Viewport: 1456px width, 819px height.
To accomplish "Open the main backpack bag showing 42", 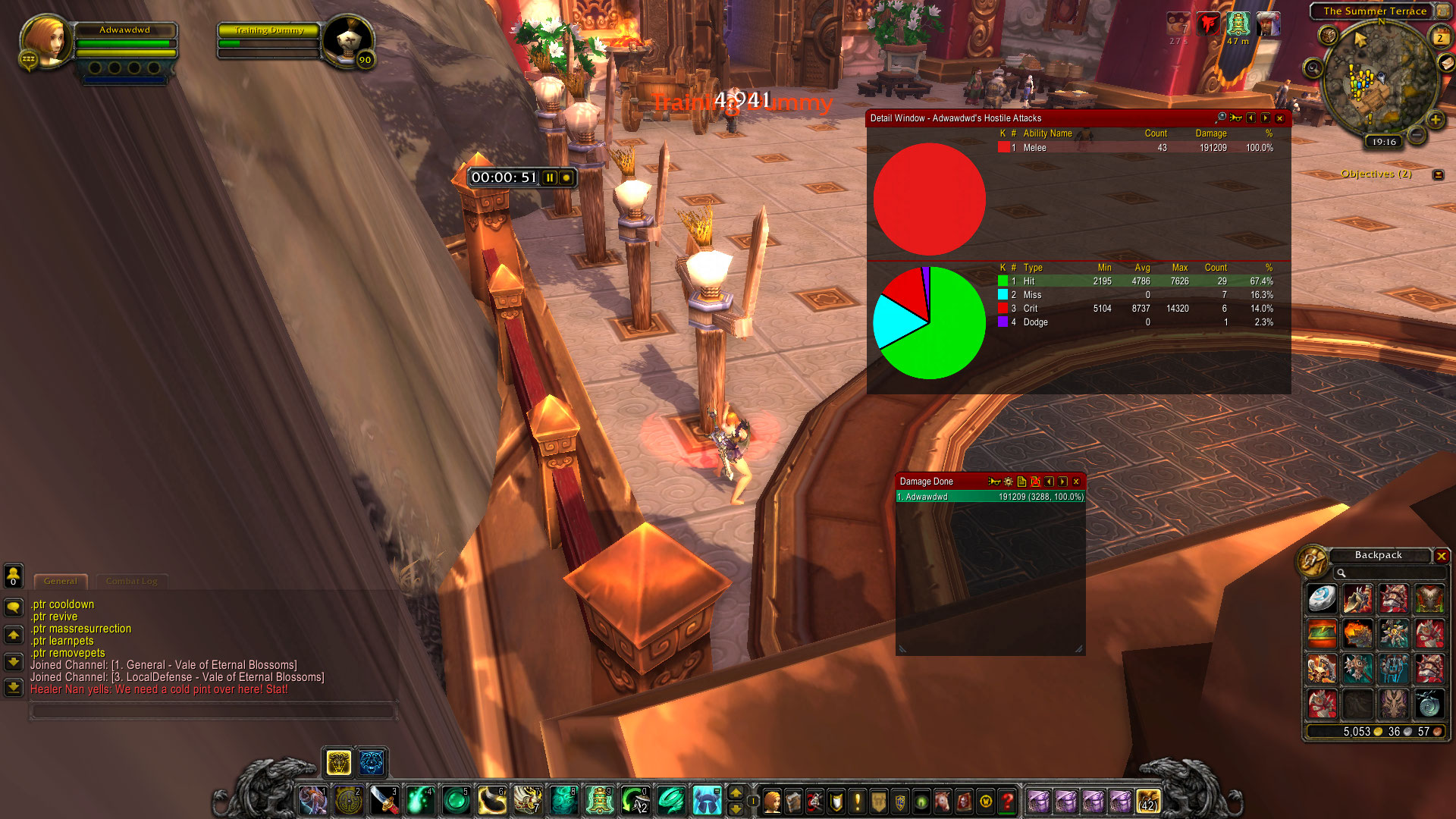I will [x=1148, y=801].
